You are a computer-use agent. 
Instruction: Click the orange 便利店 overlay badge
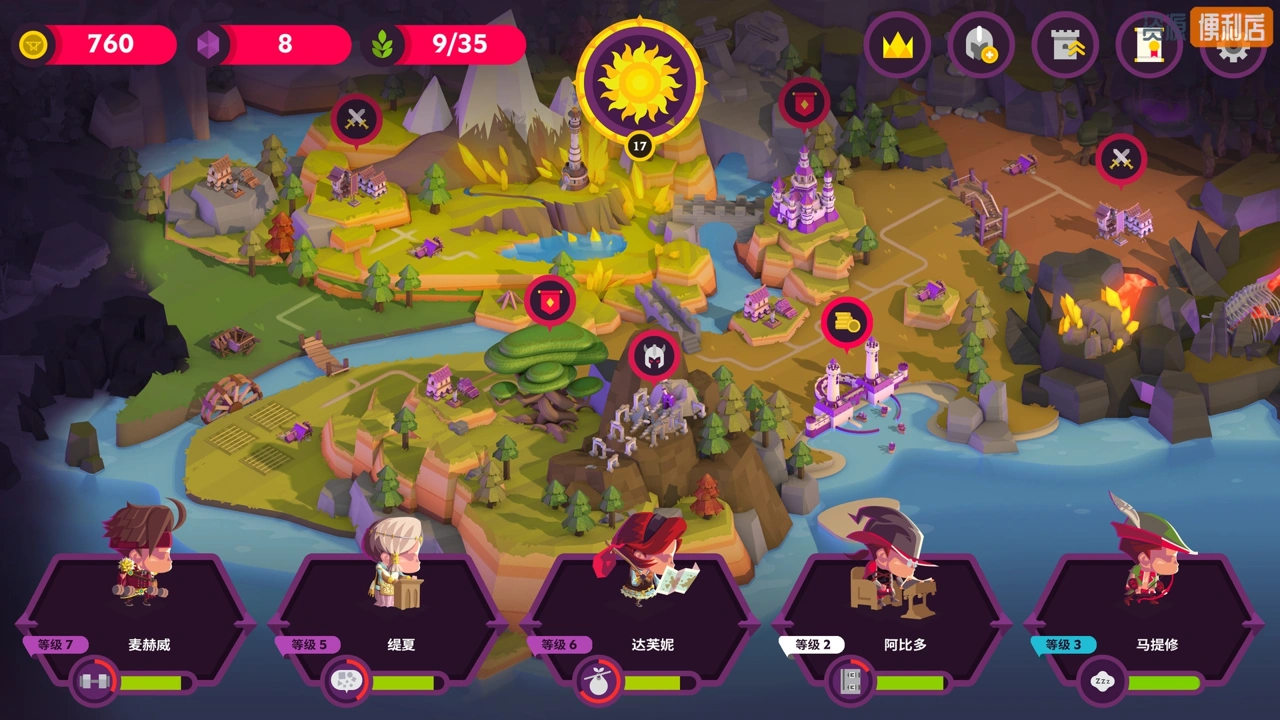(1230, 26)
